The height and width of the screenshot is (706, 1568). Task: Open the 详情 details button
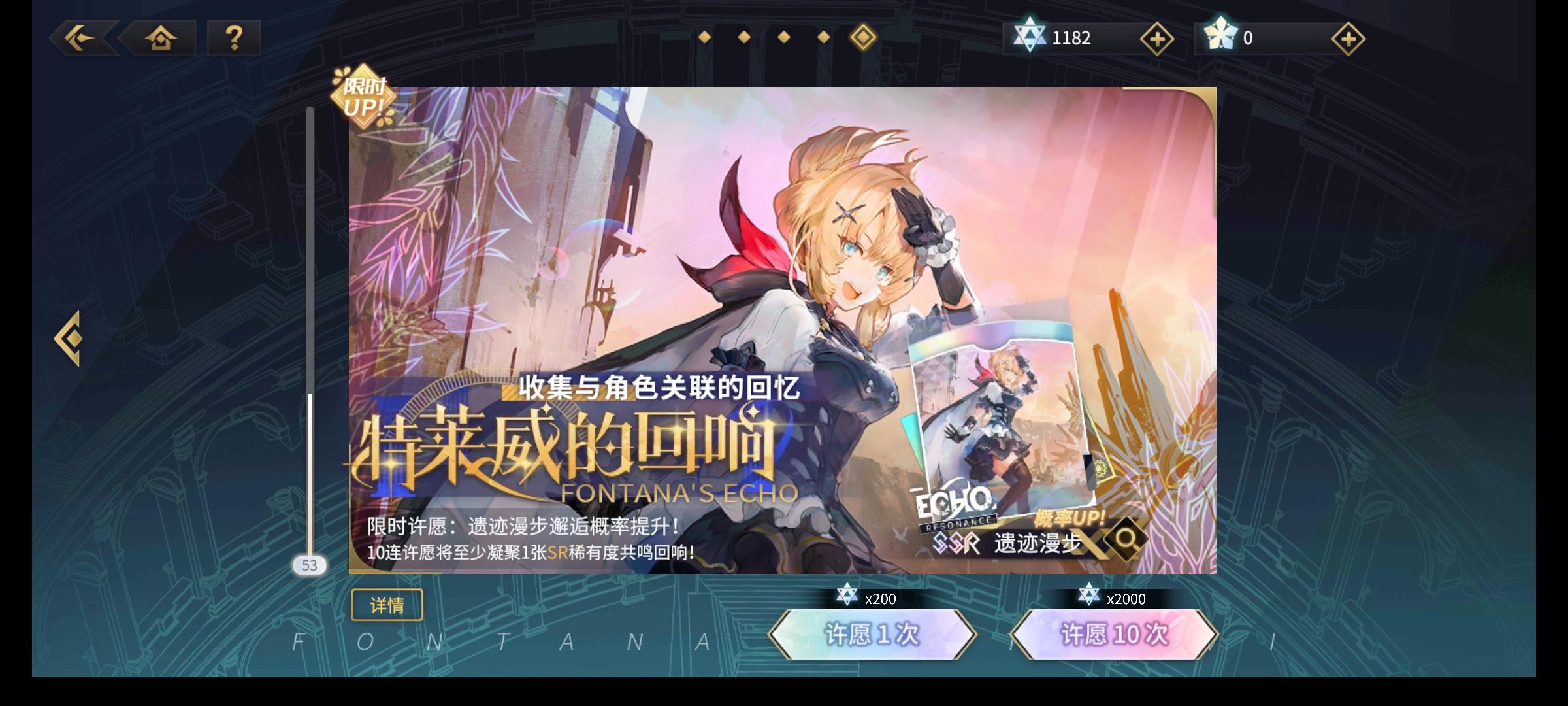[387, 605]
